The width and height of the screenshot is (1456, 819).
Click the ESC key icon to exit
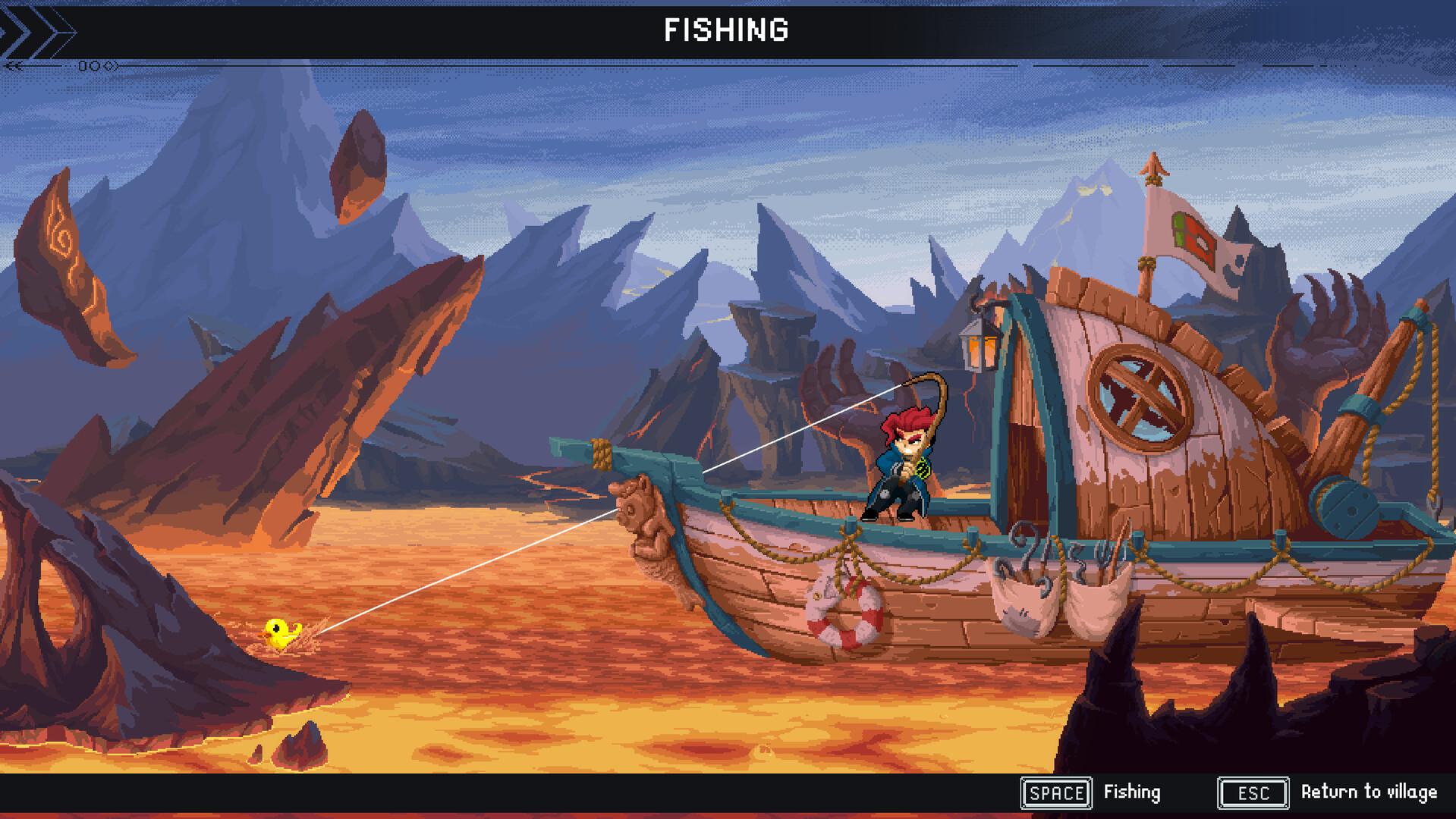click(1253, 794)
